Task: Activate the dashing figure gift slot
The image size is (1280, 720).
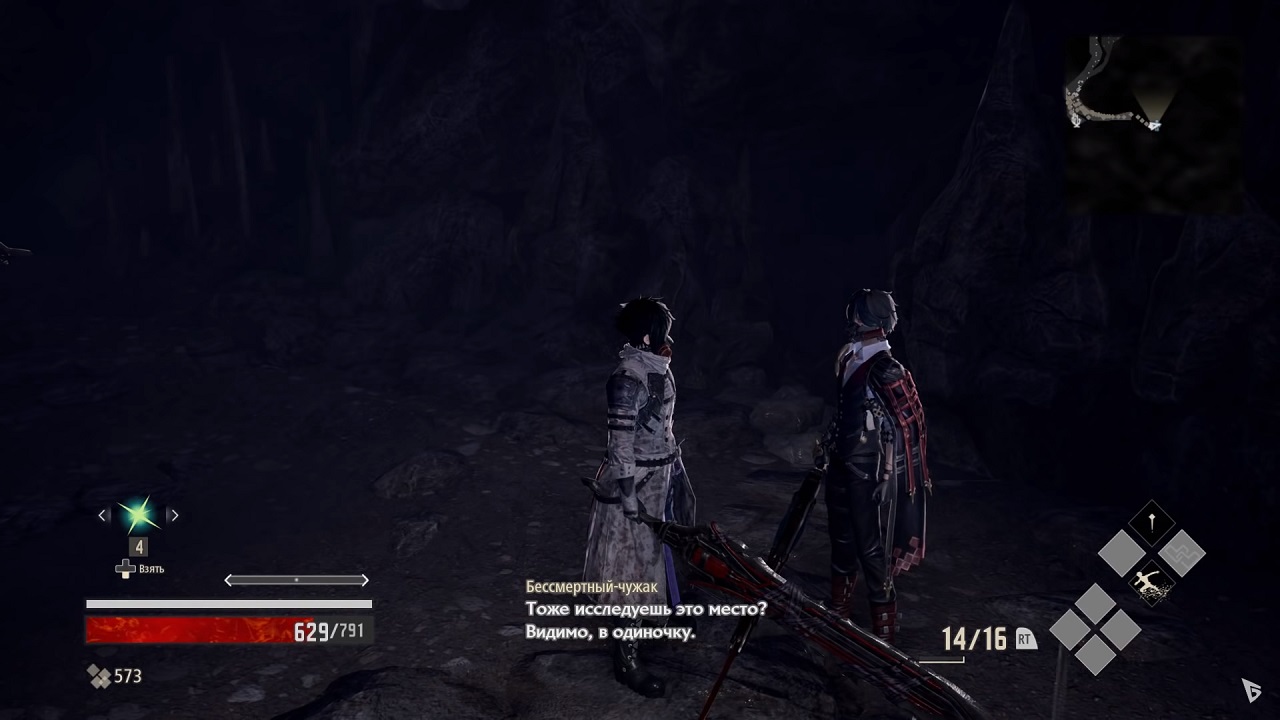Action: (1151, 583)
